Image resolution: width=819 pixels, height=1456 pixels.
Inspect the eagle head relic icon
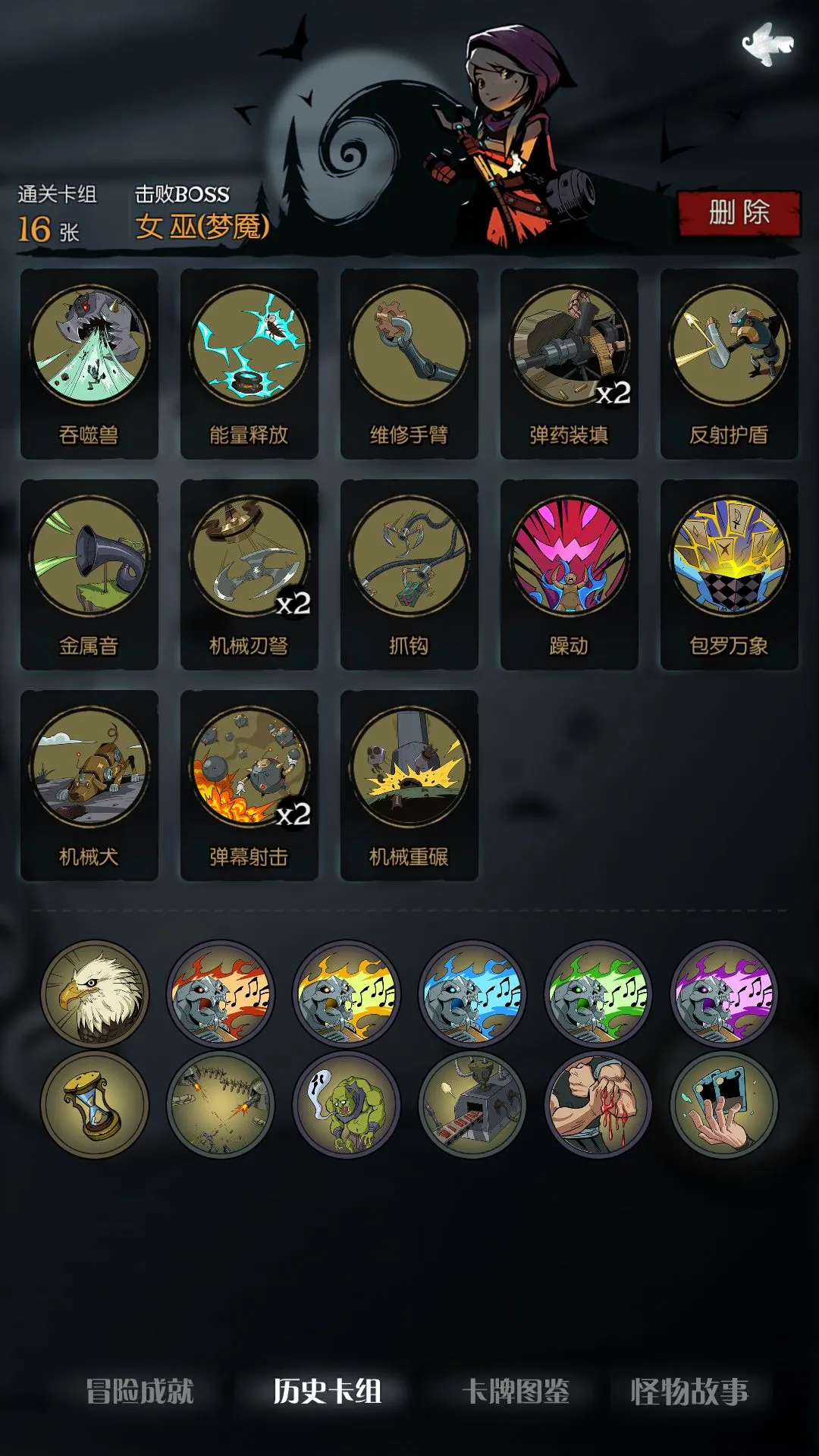95,994
